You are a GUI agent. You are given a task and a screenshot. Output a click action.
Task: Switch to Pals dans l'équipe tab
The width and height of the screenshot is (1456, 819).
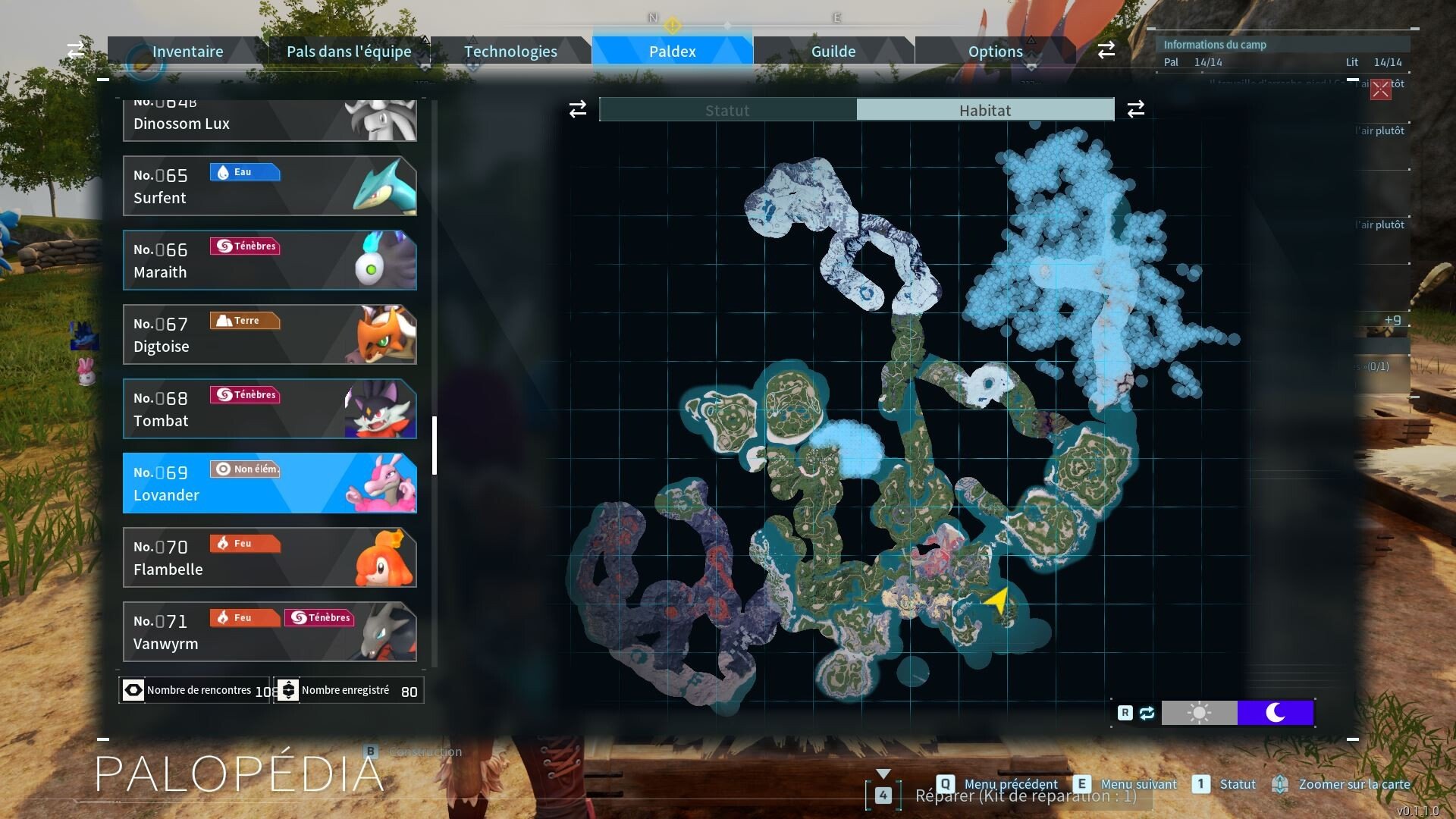point(349,52)
